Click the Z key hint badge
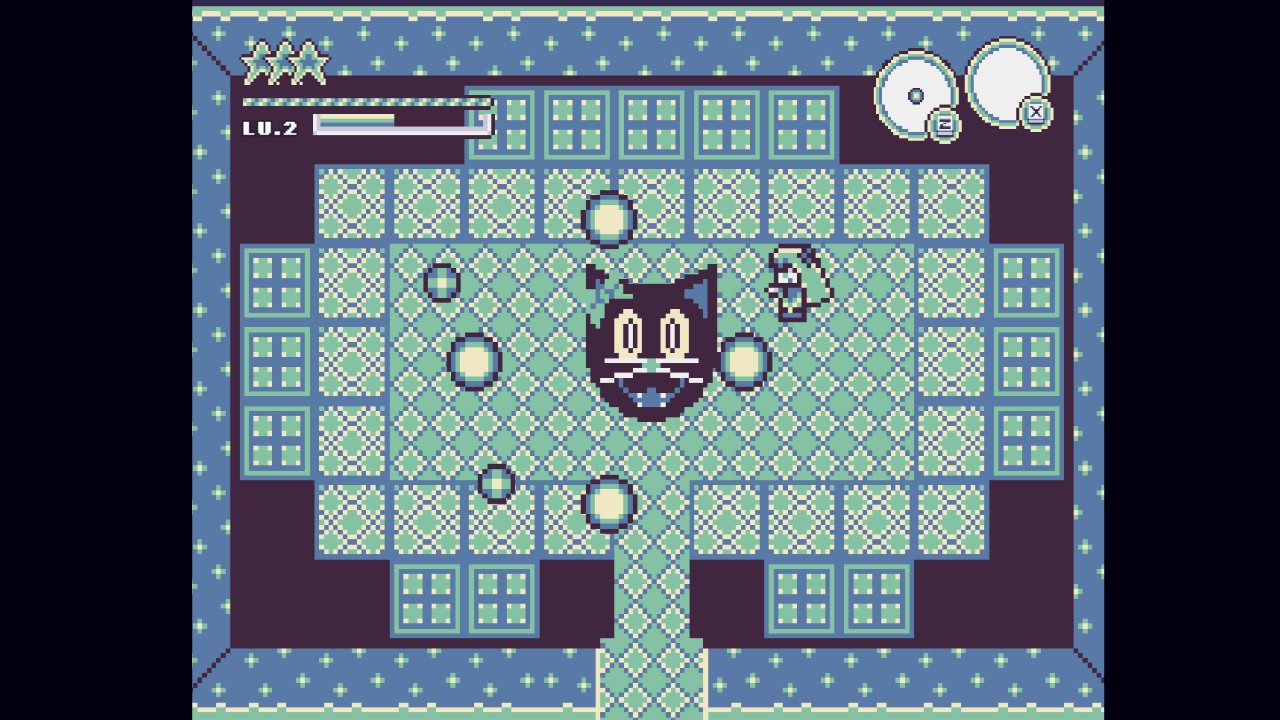 [x=945, y=123]
